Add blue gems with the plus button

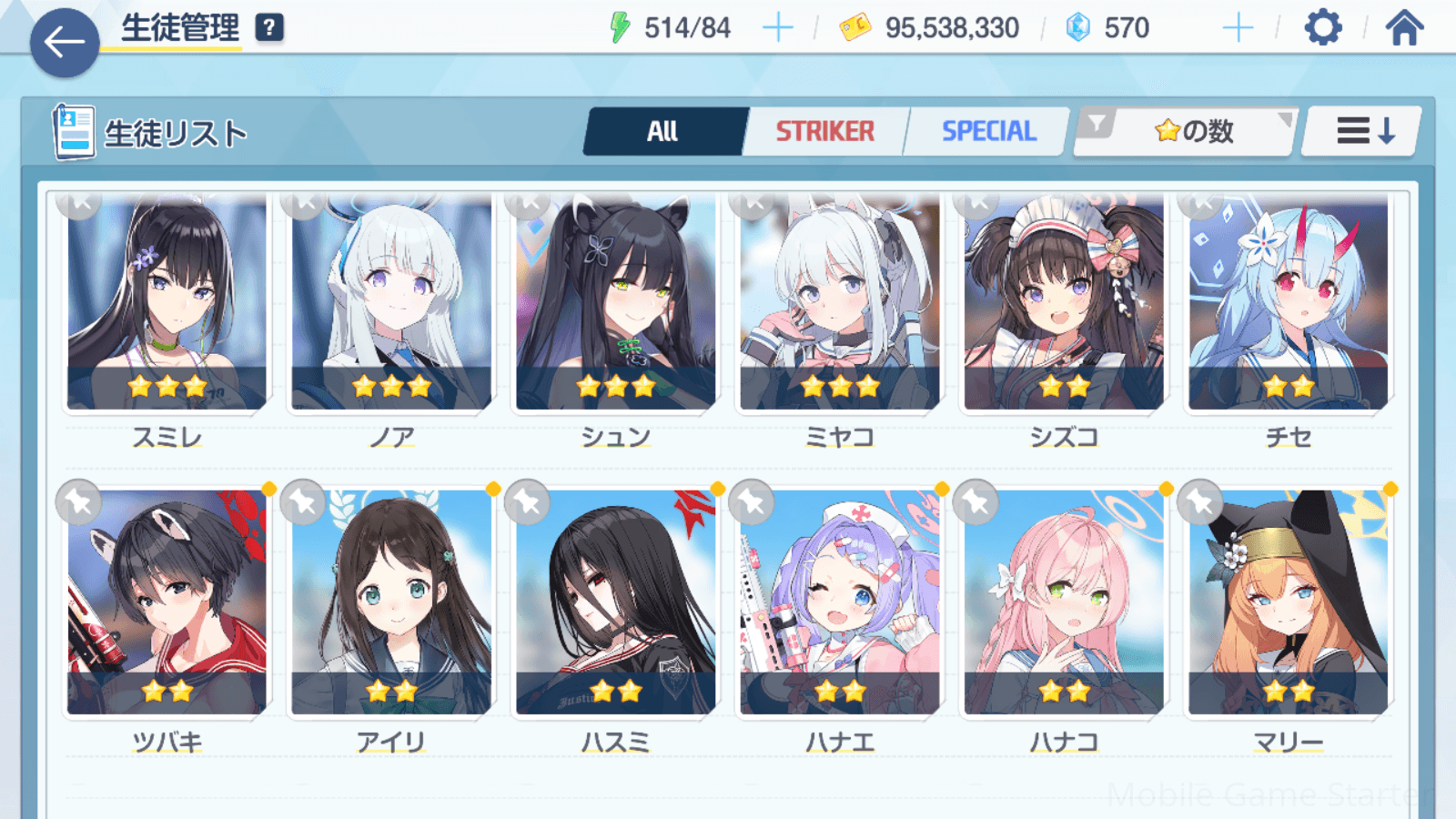pos(1238,28)
